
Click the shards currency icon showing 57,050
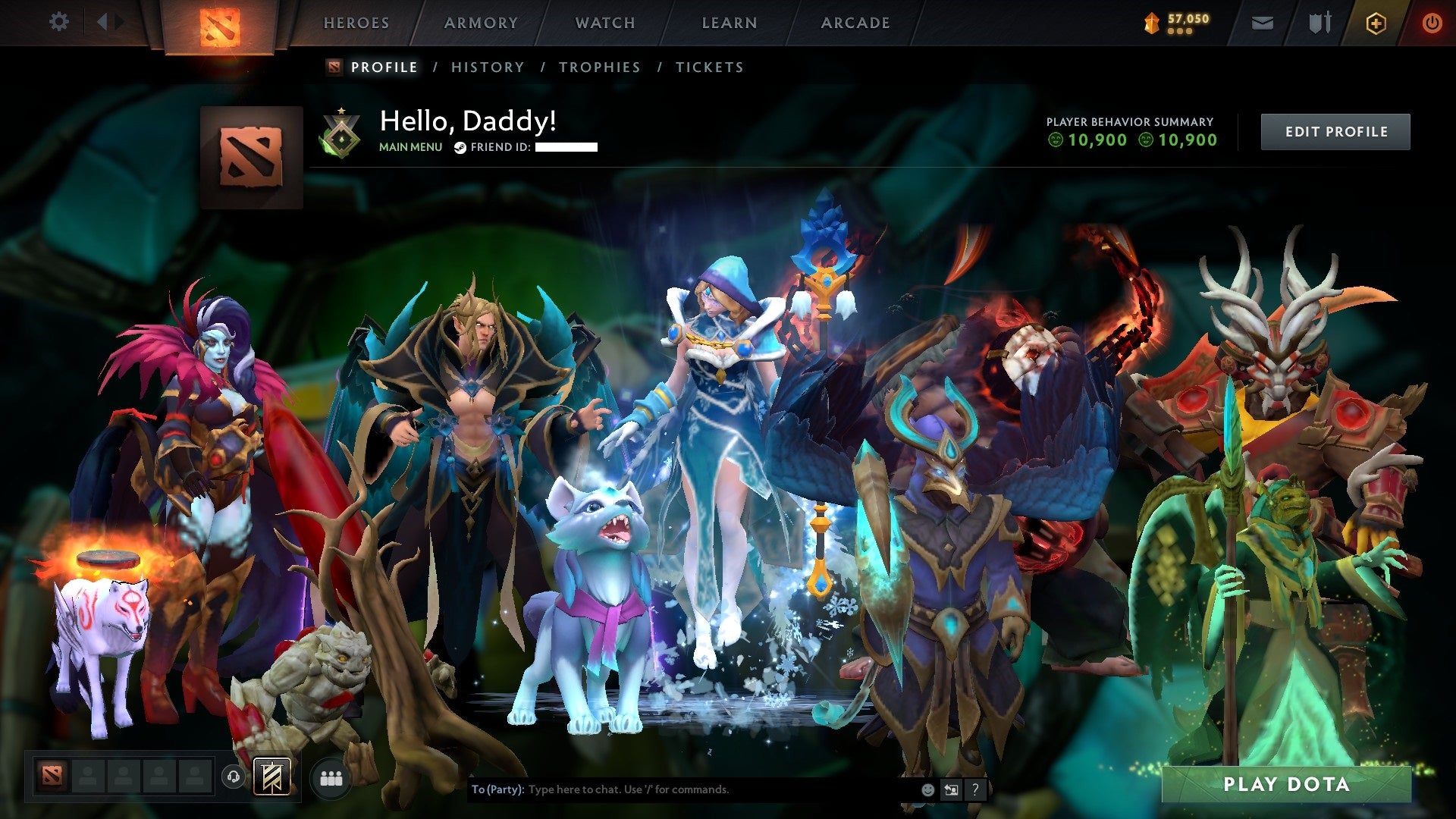[x=1150, y=23]
